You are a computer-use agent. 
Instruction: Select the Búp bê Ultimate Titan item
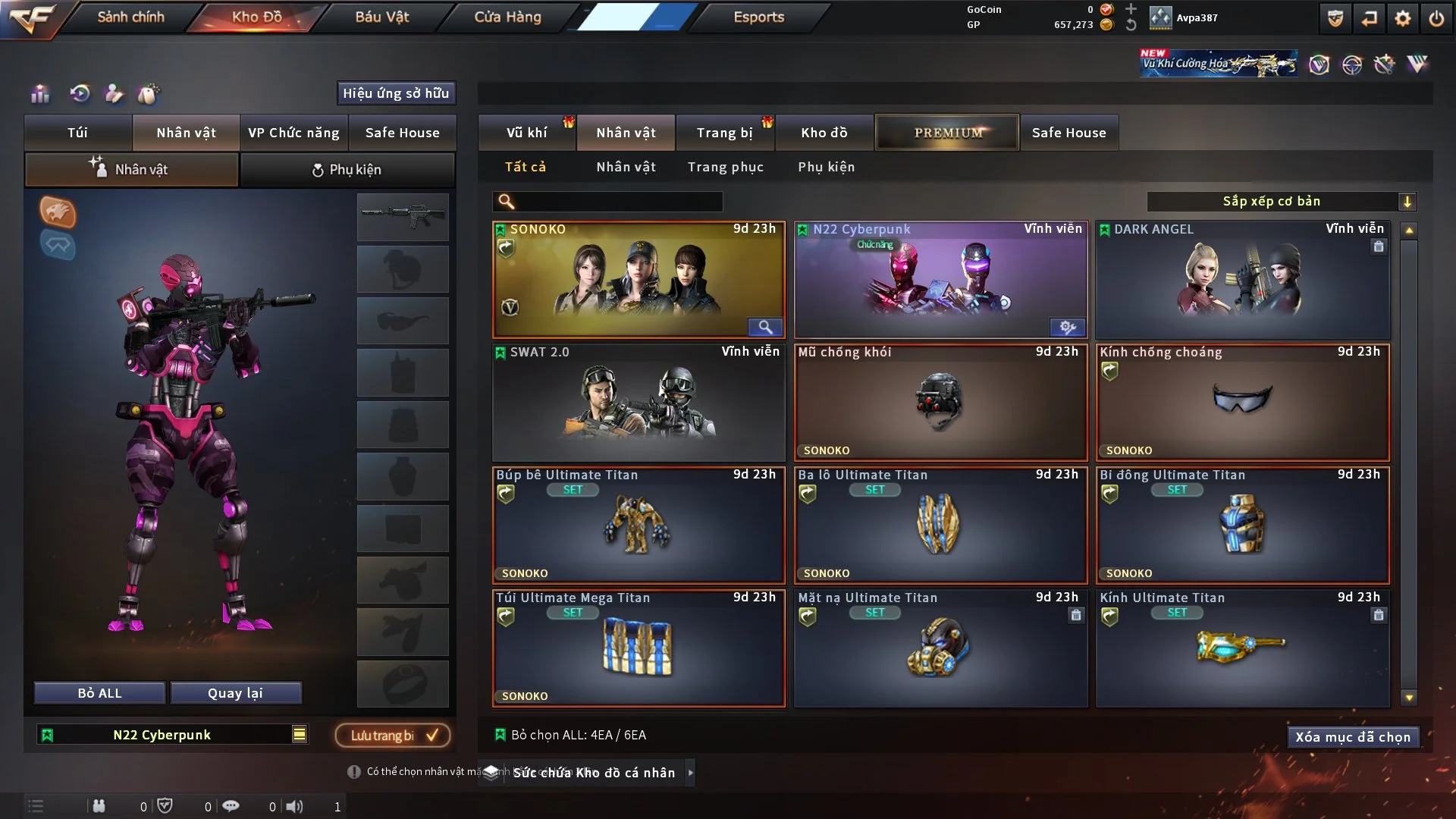coord(638,526)
